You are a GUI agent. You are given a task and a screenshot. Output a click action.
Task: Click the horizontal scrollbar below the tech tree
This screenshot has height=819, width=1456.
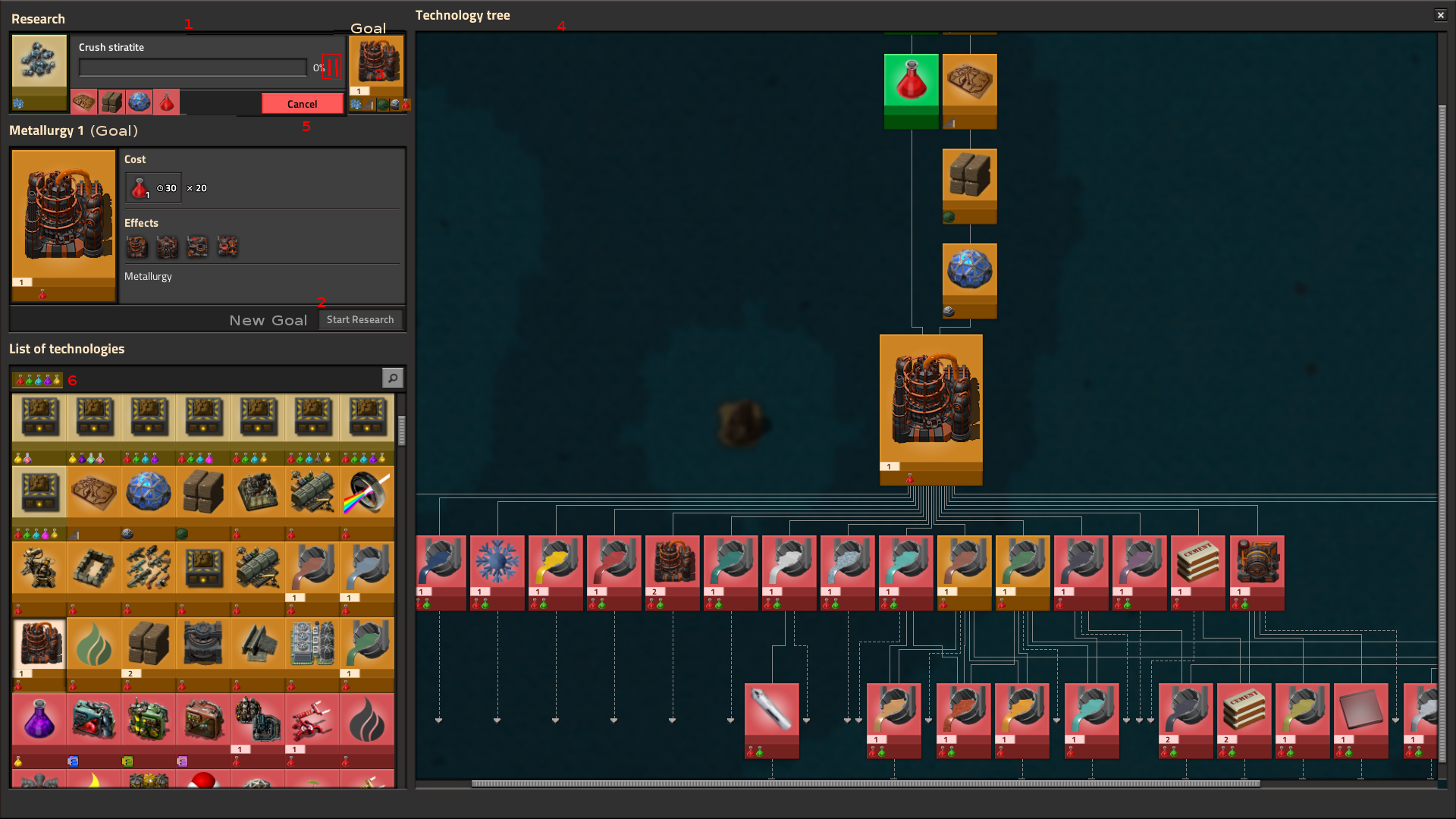click(x=864, y=782)
